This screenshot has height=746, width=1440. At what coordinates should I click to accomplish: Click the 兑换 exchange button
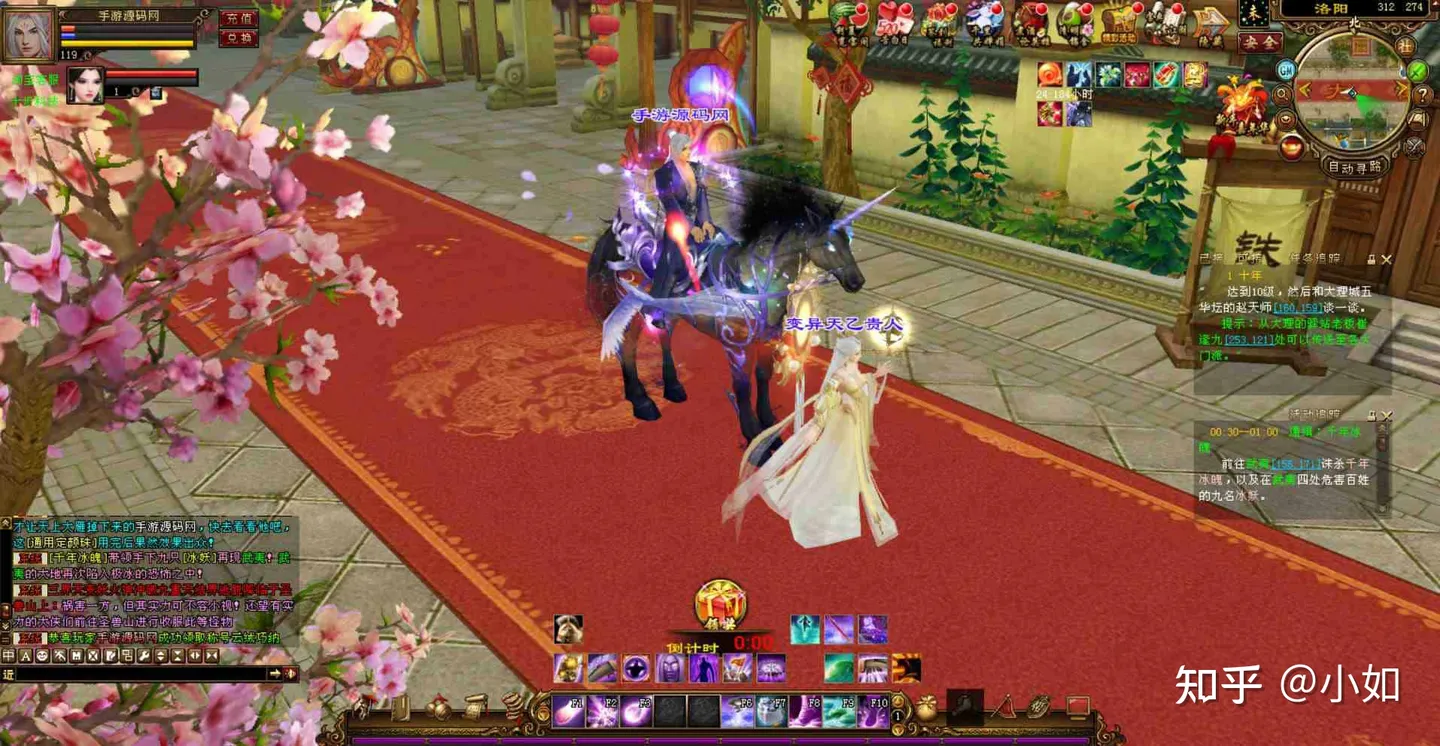coord(238,39)
